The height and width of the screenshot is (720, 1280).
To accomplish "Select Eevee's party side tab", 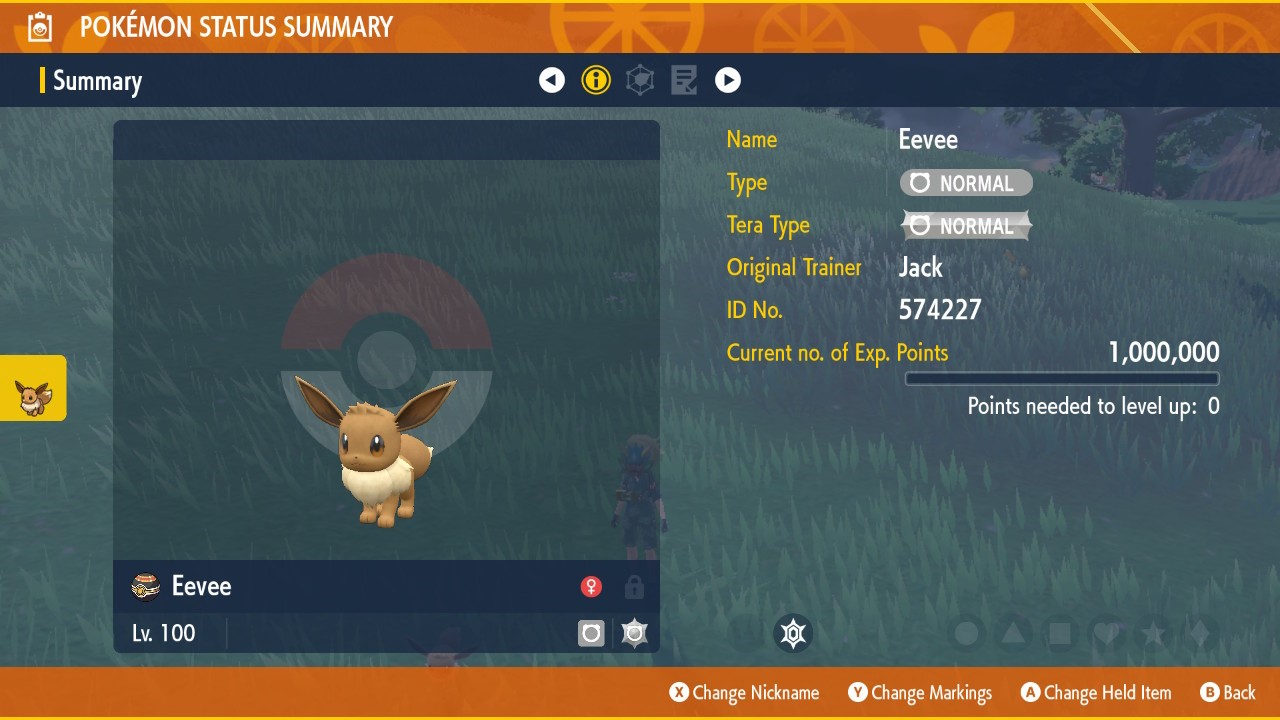I will tap(33, 388).
